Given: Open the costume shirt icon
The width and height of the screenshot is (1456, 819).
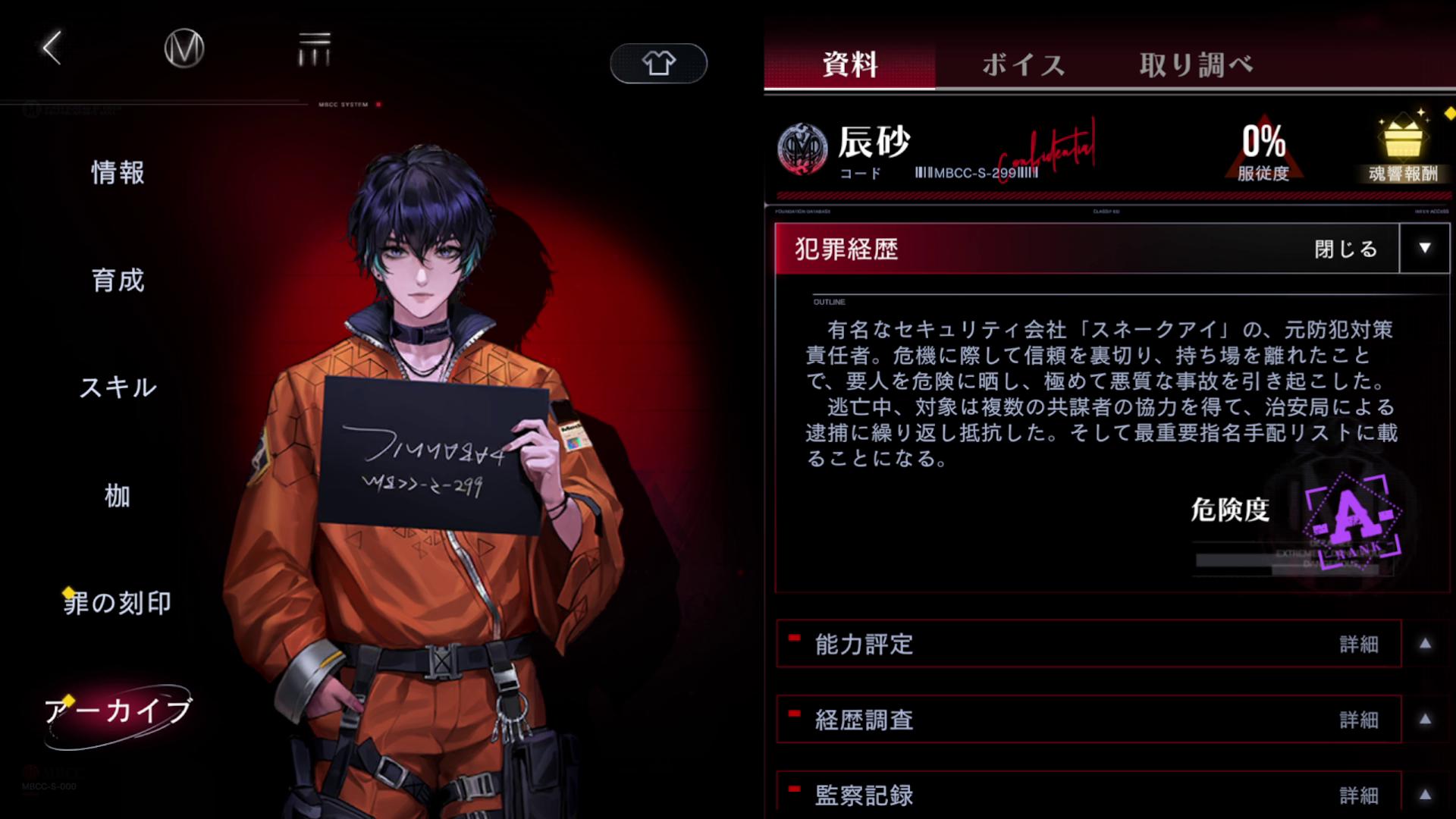Looking at the screenshot, I should click(x=657, y=64).
